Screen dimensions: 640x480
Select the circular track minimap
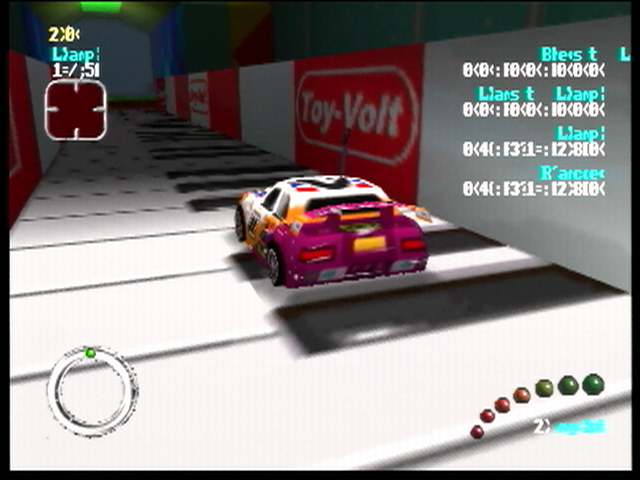click(x=92, y=390)
